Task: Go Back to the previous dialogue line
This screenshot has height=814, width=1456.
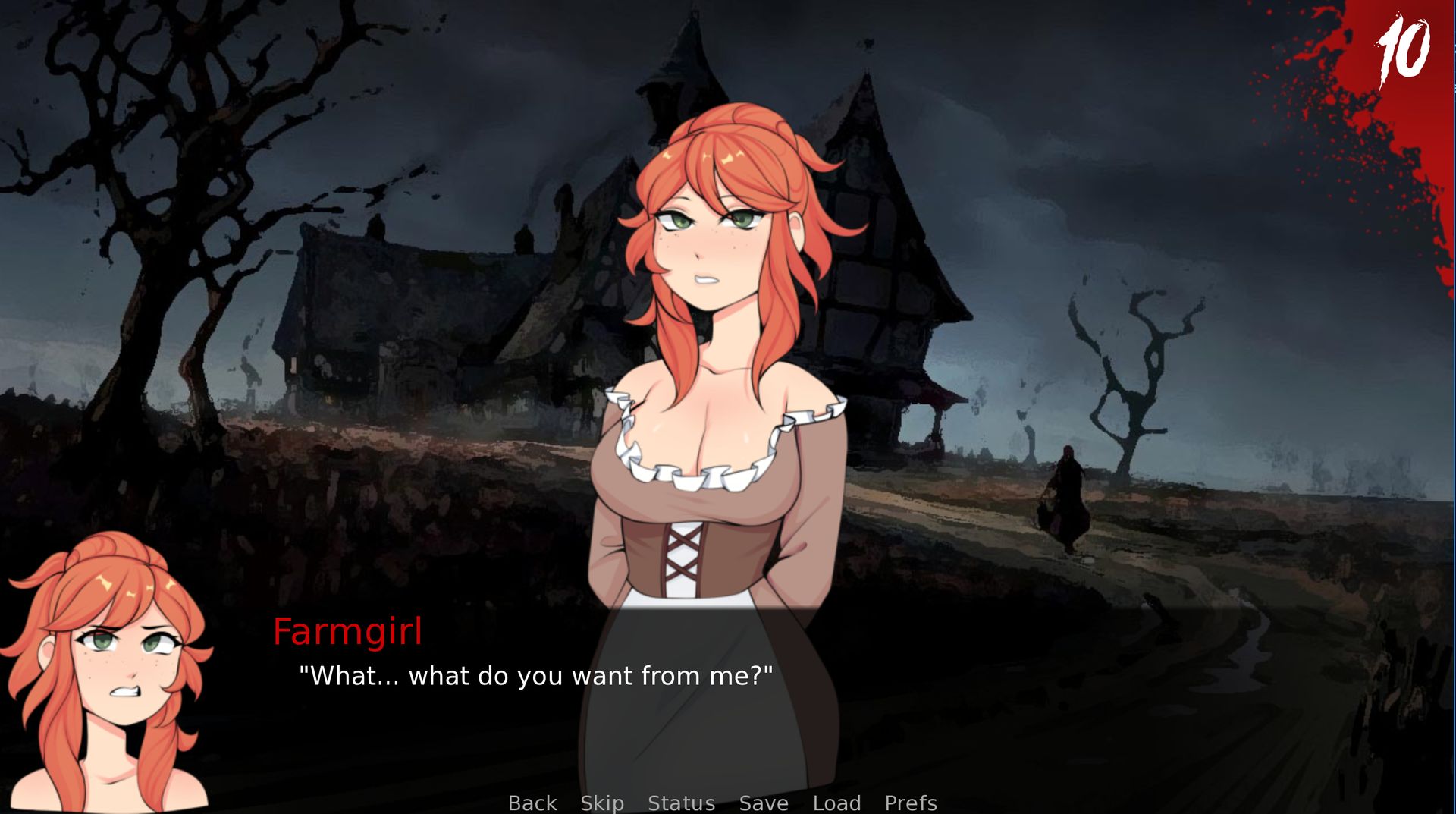Action: click(x=532, y=803)
